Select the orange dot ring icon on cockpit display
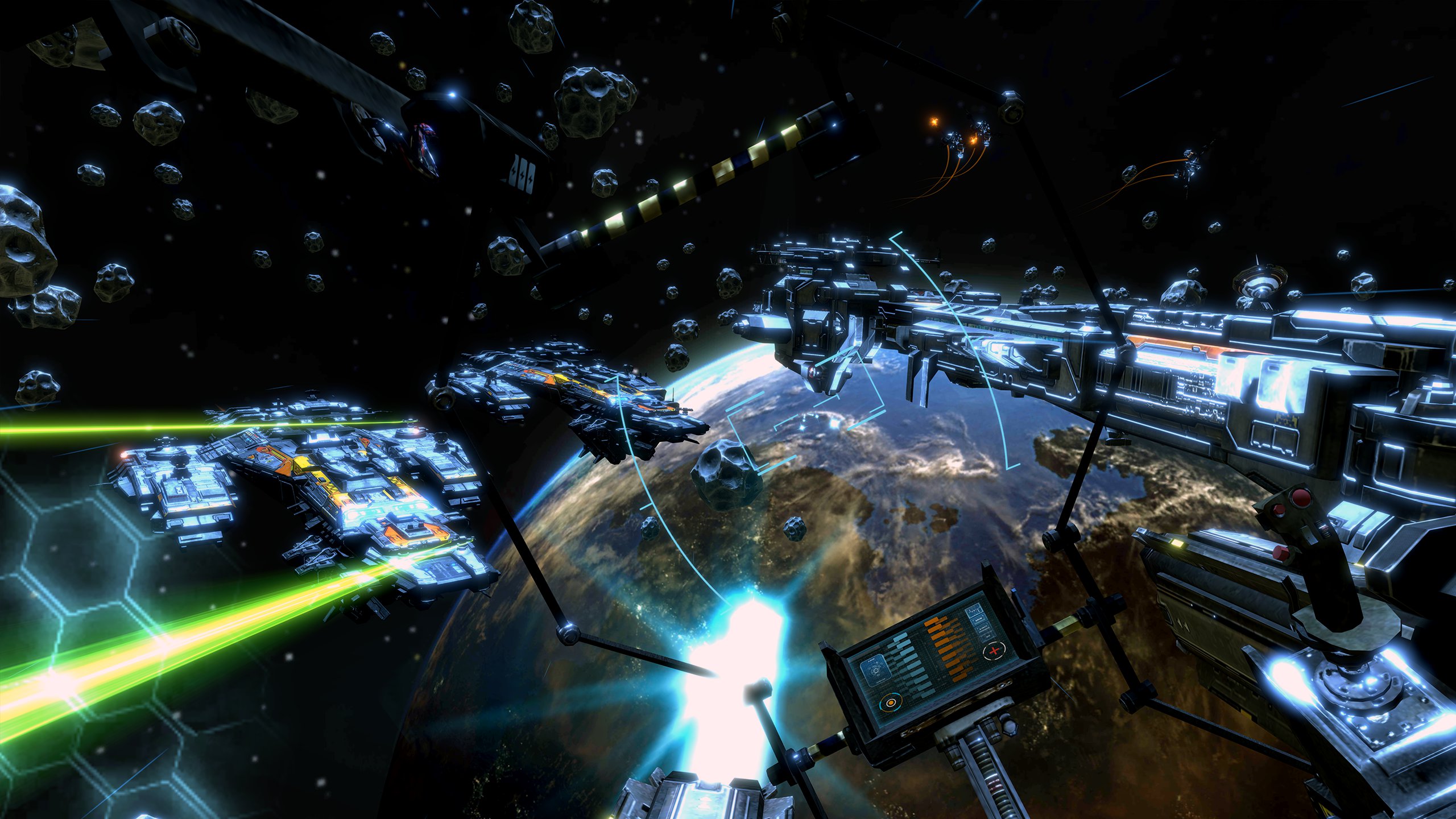This screenshot has width=1456, height=819. [890, 704]
